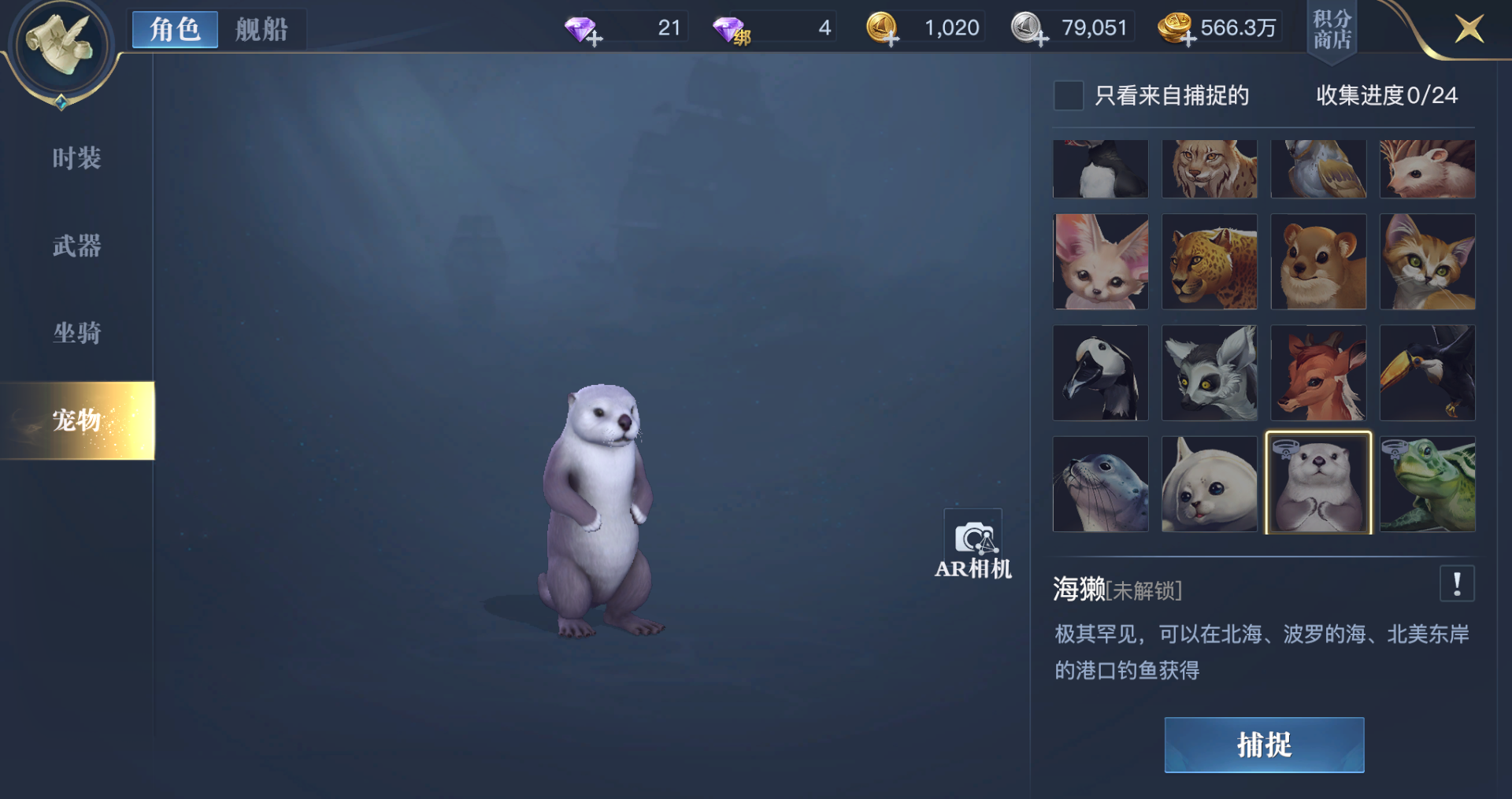Select the sea turtle pet thumbnail

[x=1428, y=483]
